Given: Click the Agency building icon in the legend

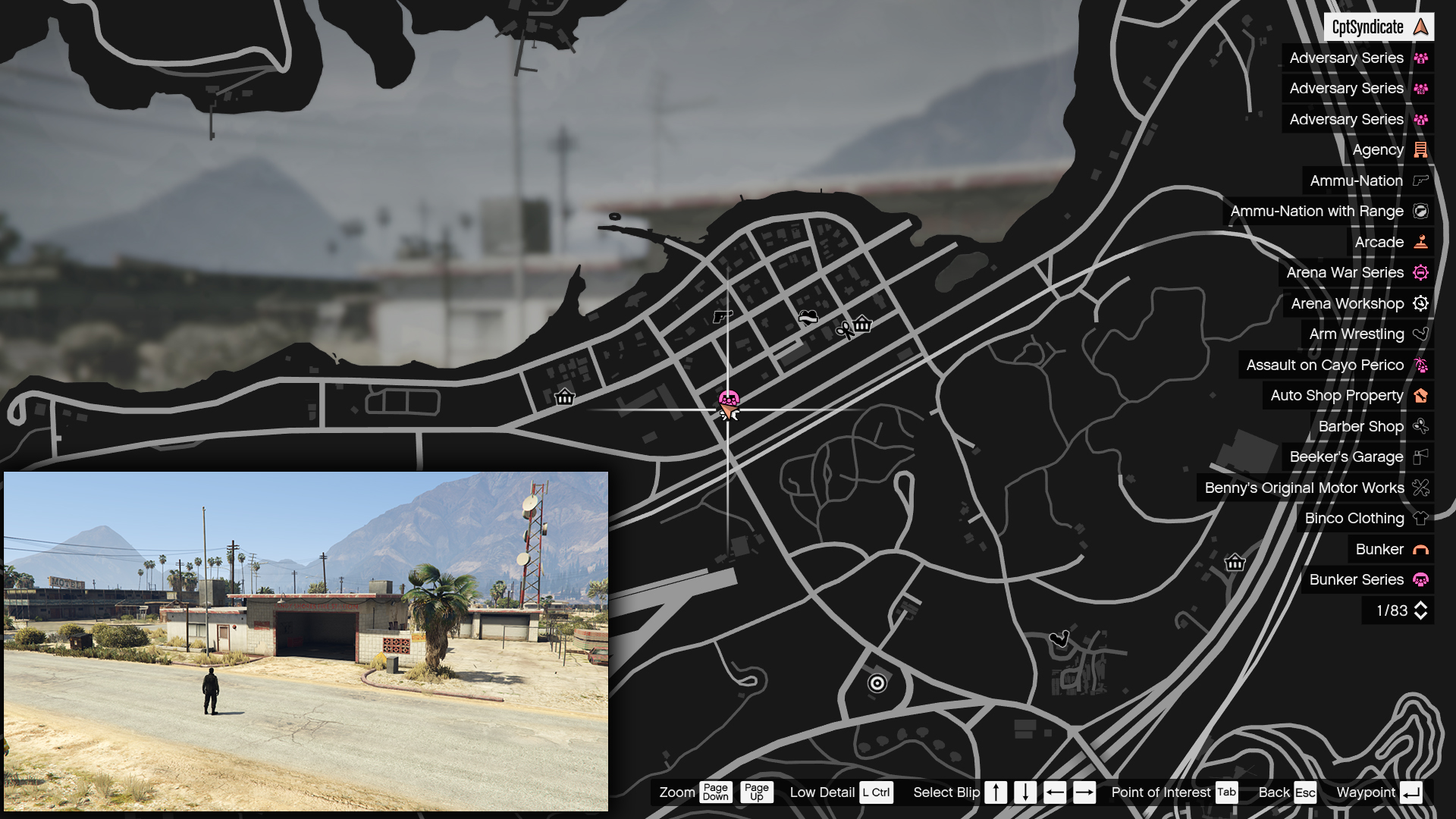Looking at the screenshot, I should (1420, 149).
